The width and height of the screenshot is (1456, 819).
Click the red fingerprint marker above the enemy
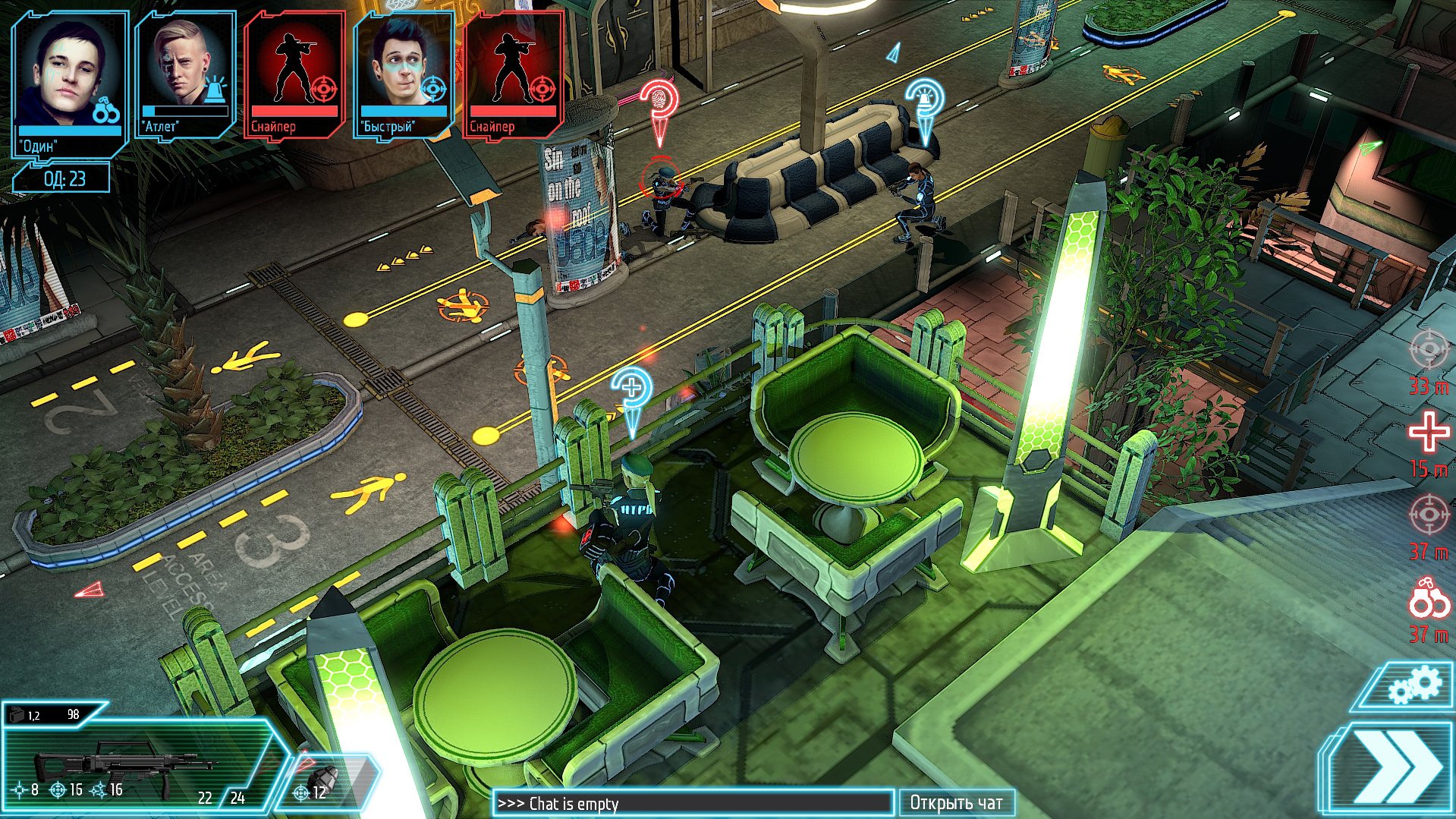(x=659, y=99)
